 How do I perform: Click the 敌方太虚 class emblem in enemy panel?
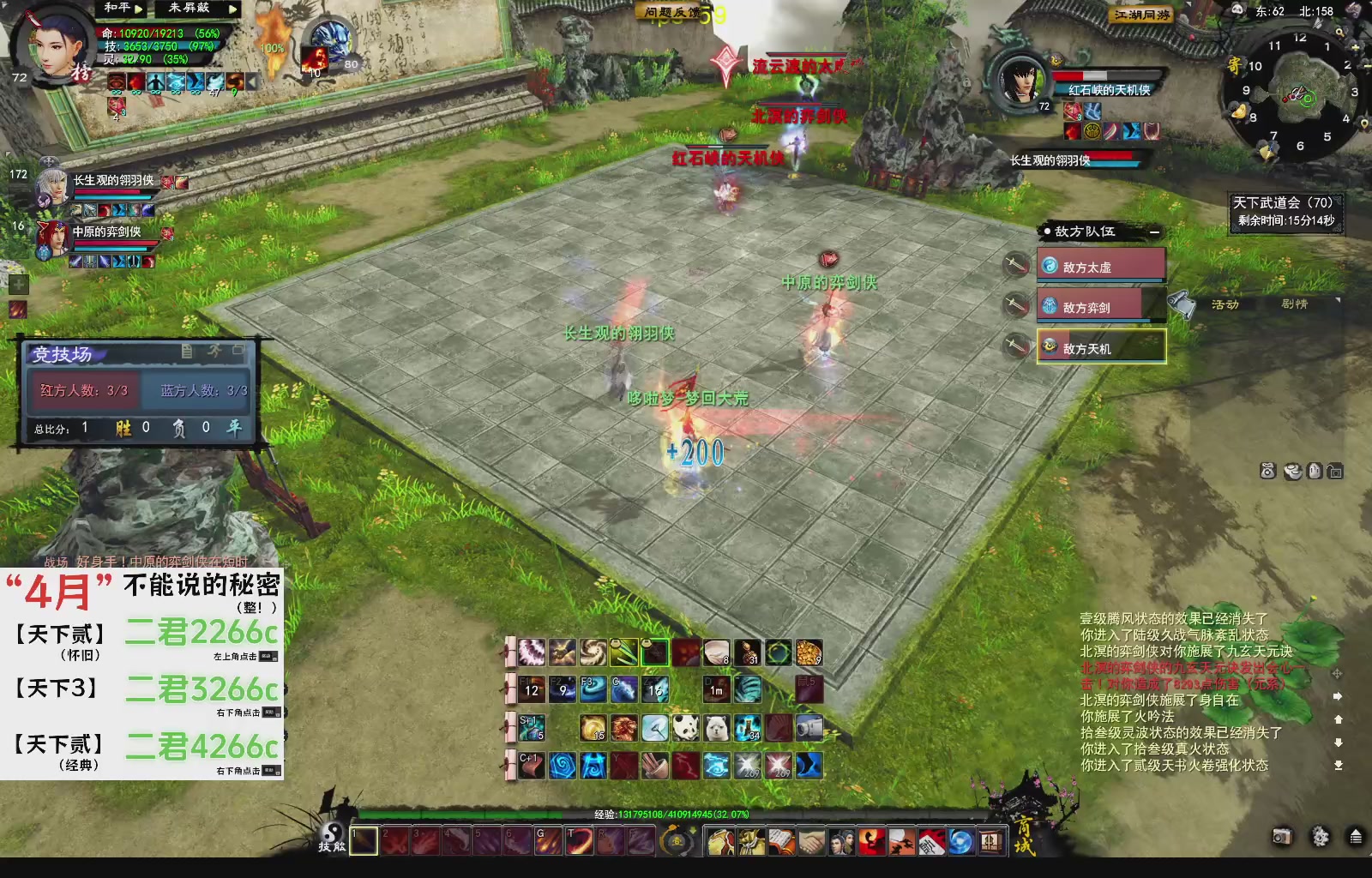tap(1050, 267)
